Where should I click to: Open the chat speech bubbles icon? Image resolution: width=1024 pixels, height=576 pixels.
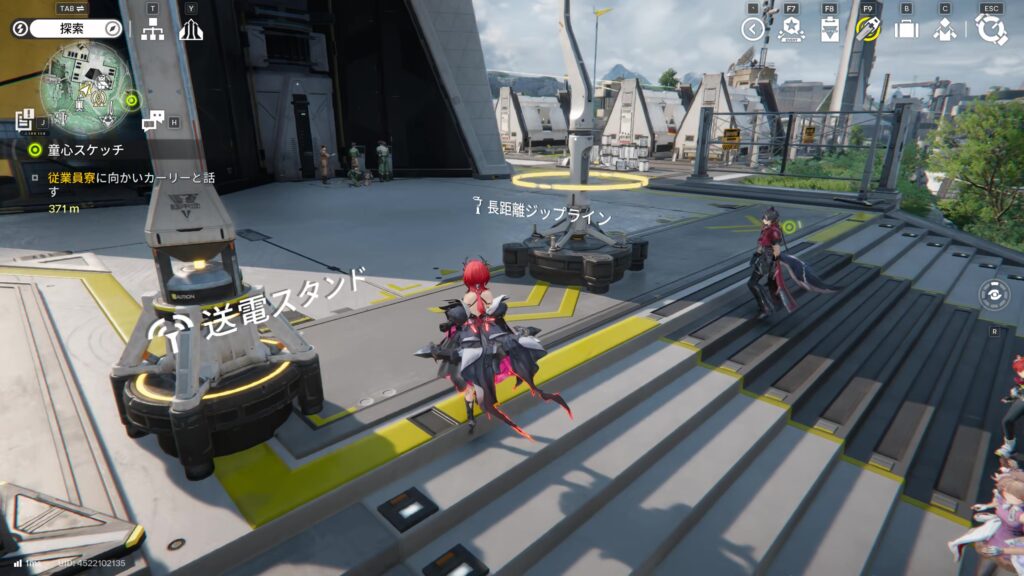point(153,122)
